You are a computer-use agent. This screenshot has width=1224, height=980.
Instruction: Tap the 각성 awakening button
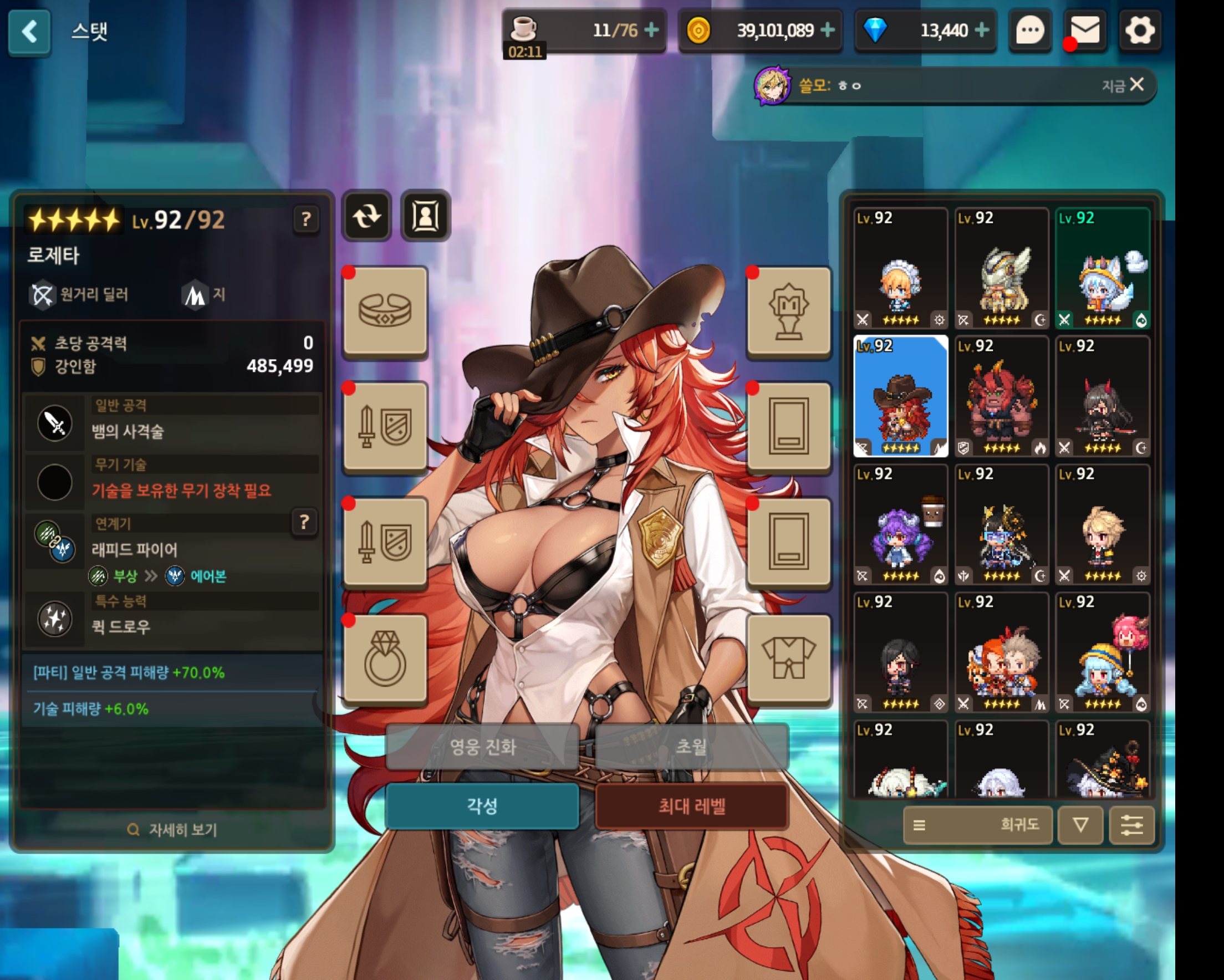coord(482,806)
